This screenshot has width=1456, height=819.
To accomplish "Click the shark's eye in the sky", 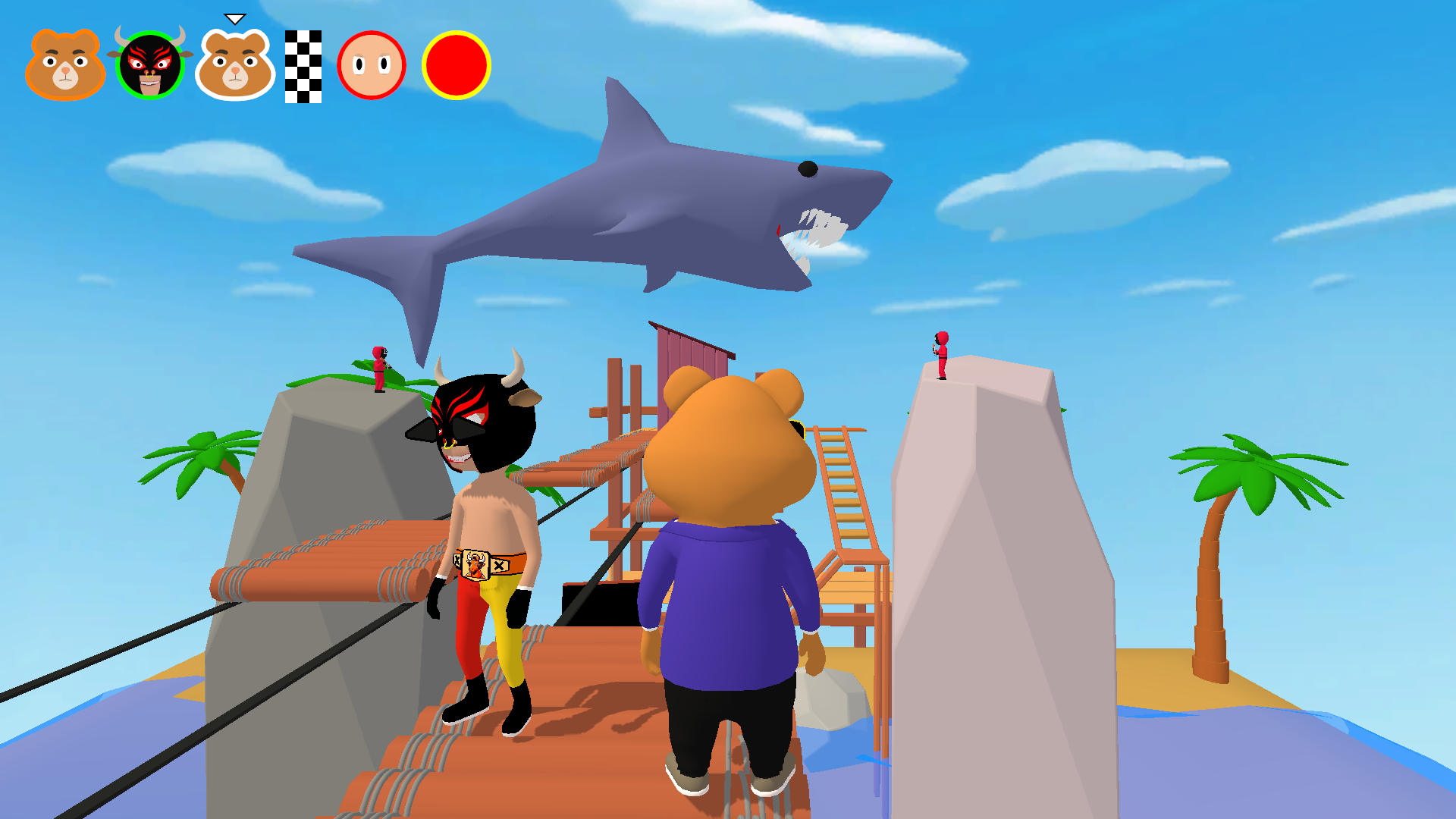I will 806,168.
